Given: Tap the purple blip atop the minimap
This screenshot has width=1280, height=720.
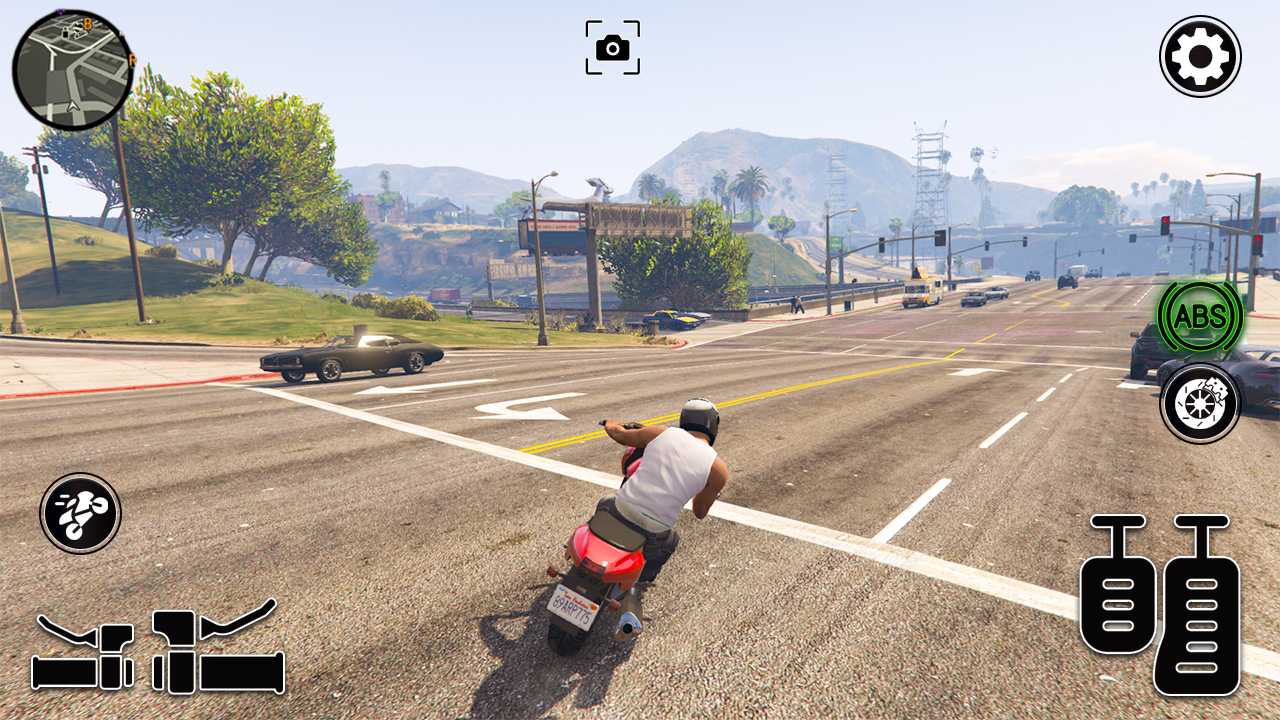Looking at the screenshot, I should [x=61, y=11].
